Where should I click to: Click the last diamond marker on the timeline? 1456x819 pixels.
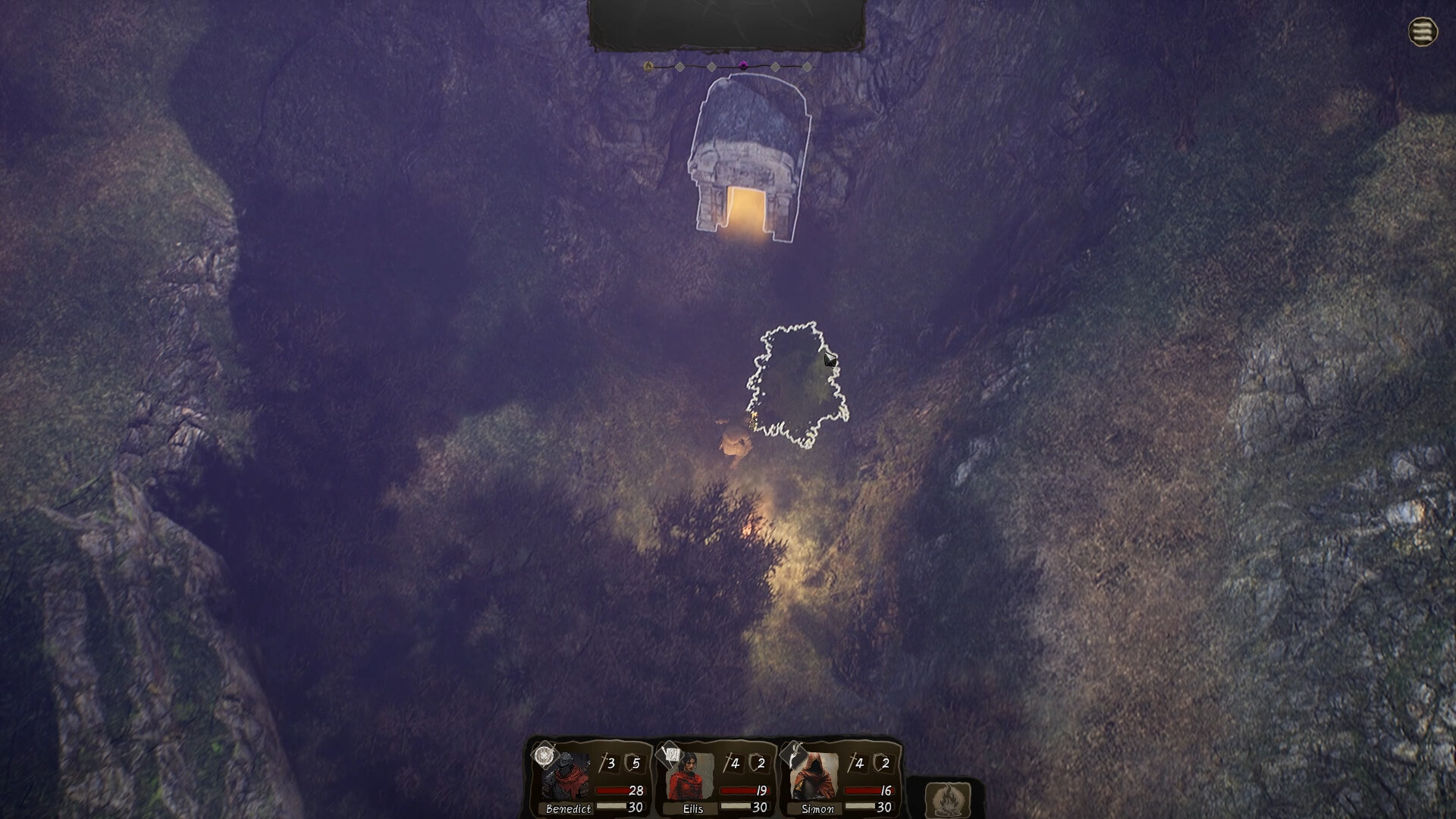pos(807,66)
